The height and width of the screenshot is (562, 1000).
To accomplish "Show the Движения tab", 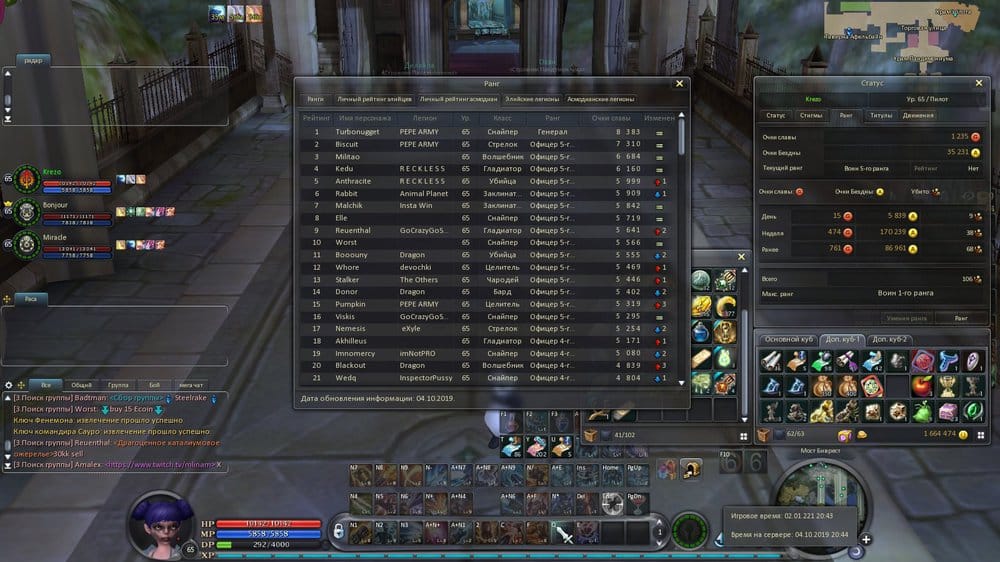I will tap(918, 116).
